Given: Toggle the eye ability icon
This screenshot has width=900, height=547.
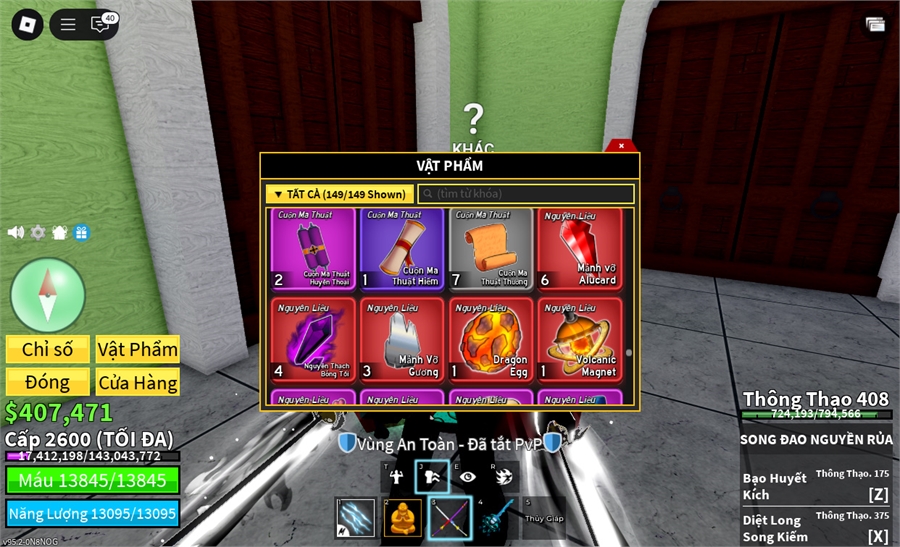Looking at the screenshot, I should 467,478.
